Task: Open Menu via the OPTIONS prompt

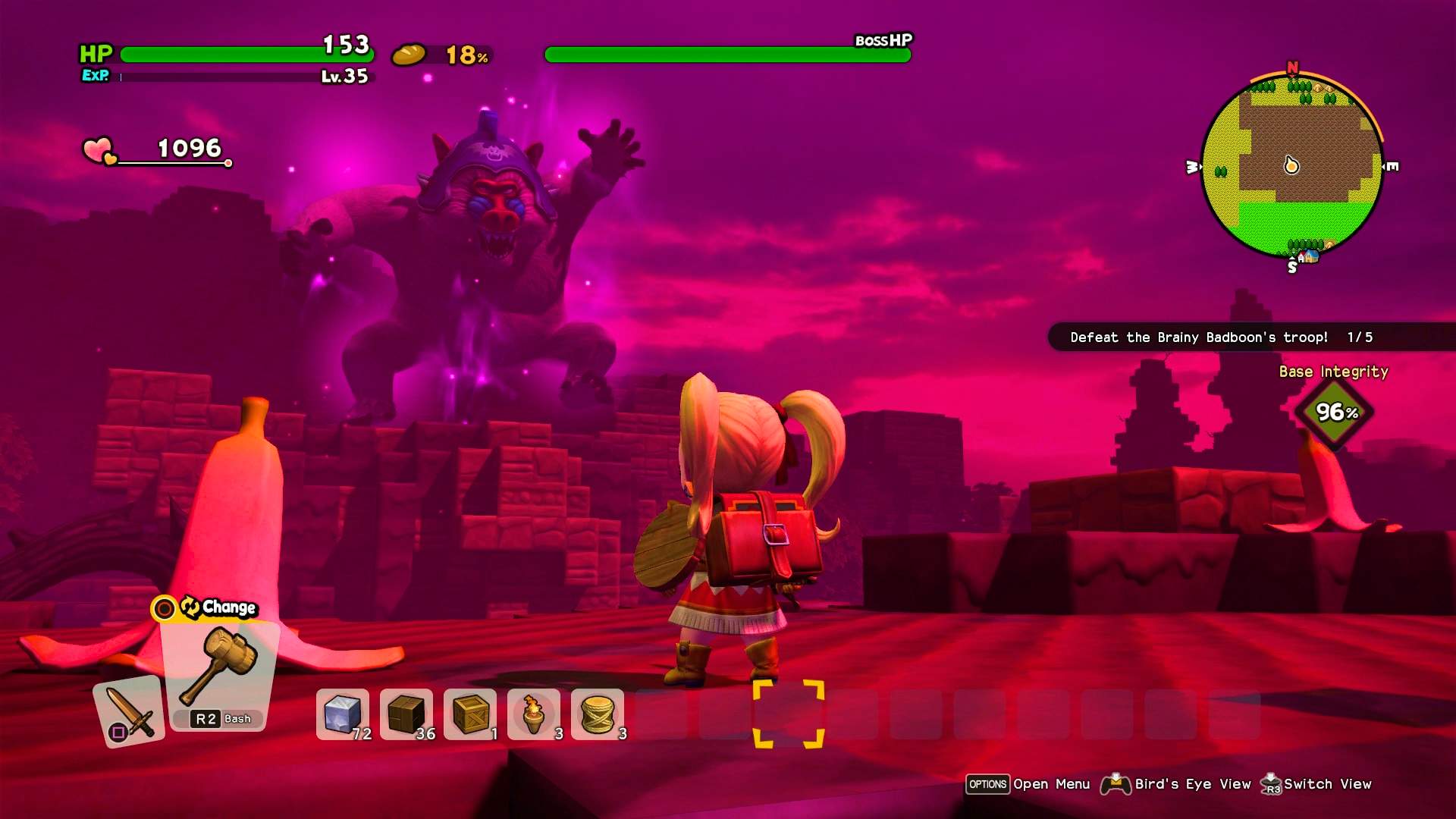Action: coord(987,784)
